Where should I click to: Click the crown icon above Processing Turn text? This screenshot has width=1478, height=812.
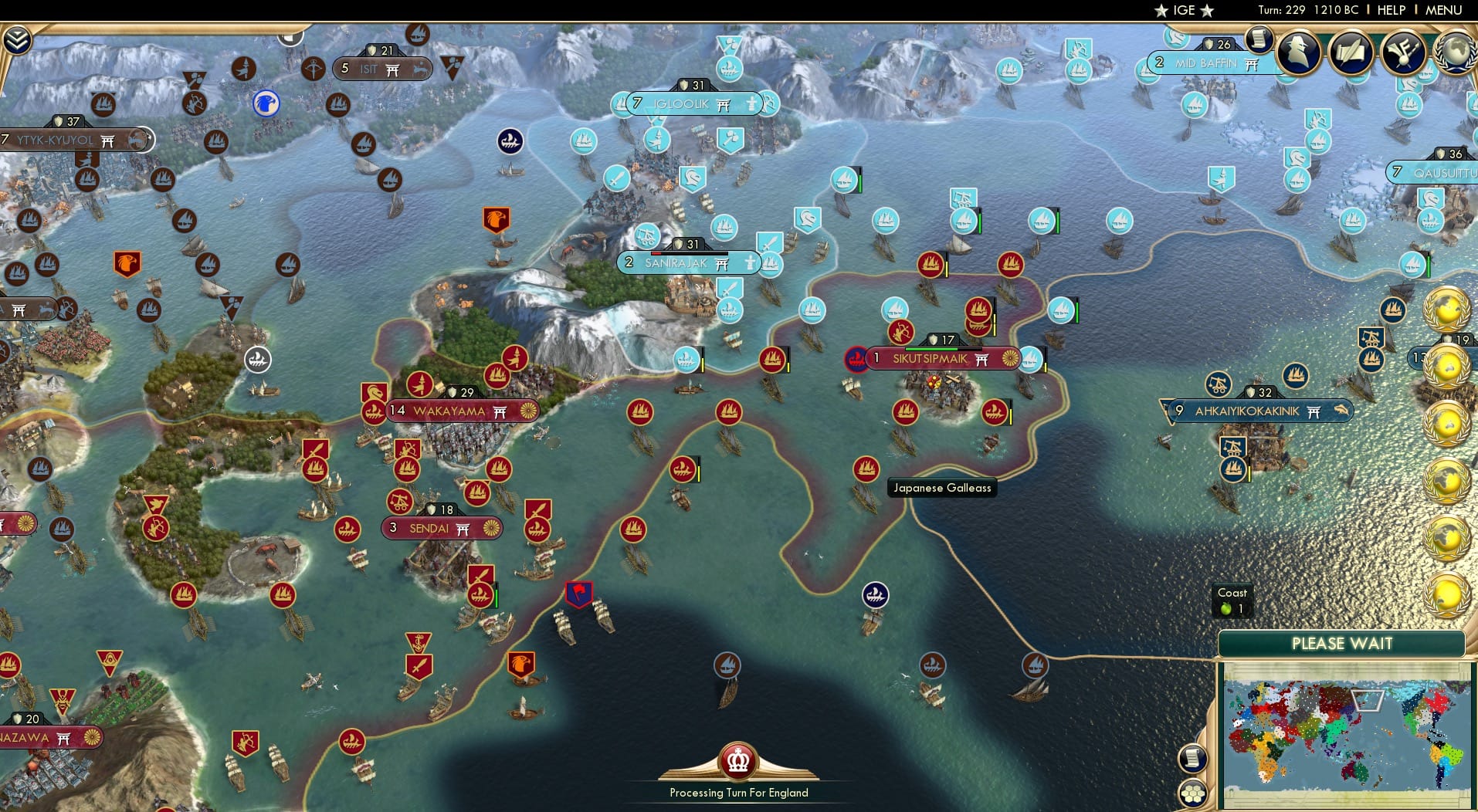pyautogui.click(x=737, y=760)
